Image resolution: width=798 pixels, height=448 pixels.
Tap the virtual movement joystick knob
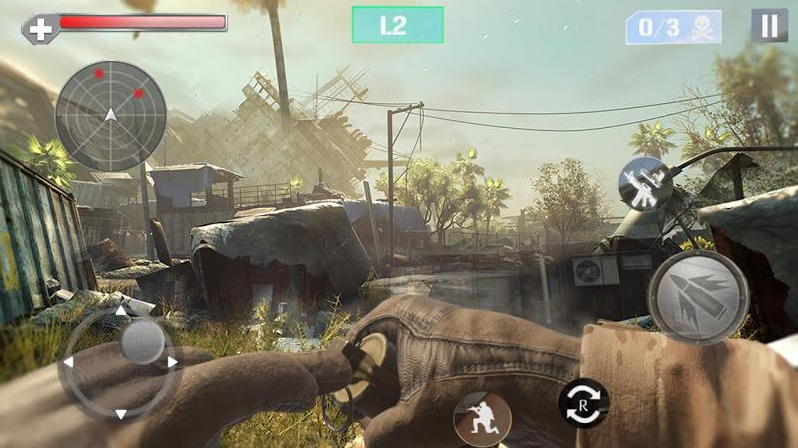coord(142,343)
